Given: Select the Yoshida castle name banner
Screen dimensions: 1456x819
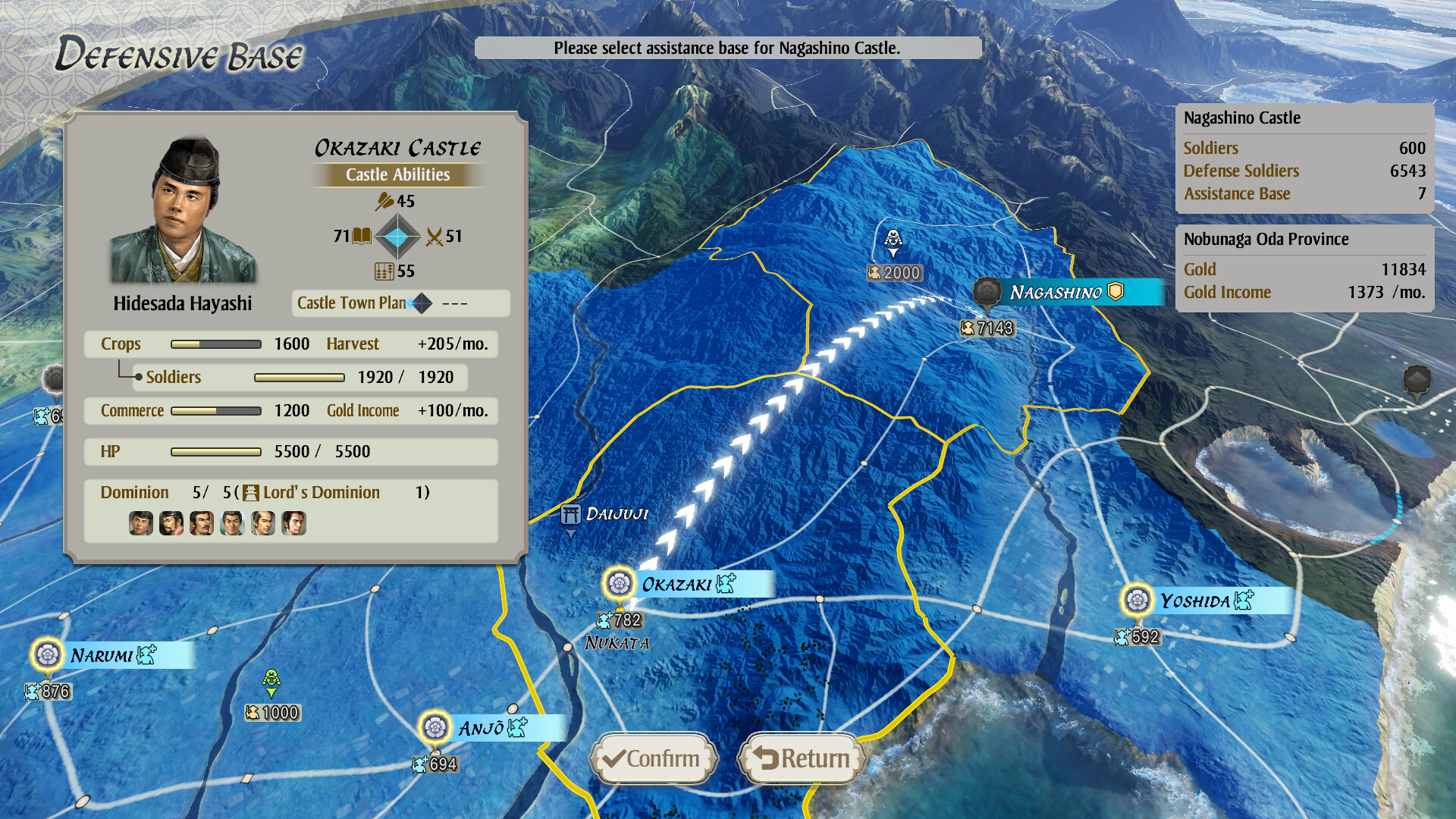Looking at the screenshot, I should (1198, 601).
